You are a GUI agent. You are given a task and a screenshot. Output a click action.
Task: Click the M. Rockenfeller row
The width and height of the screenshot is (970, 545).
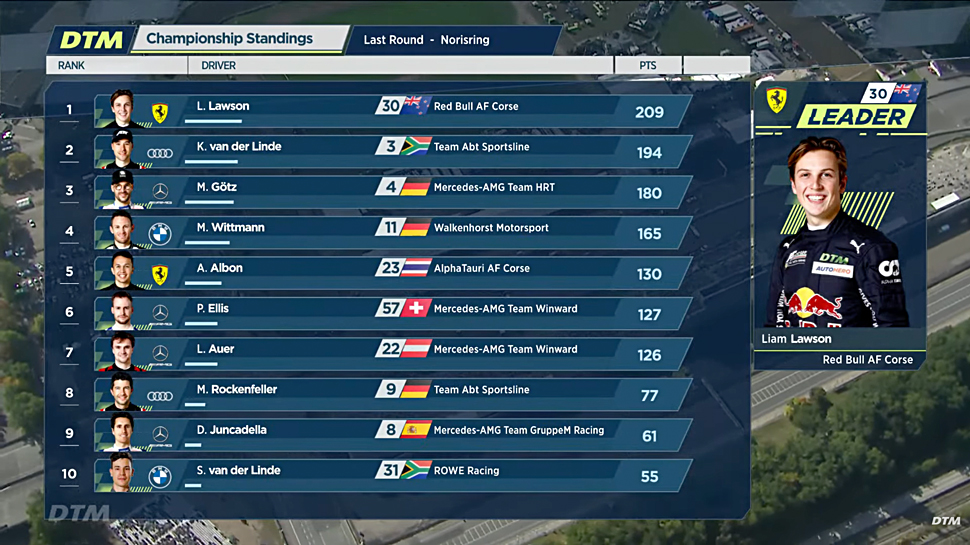pos(392,394)
